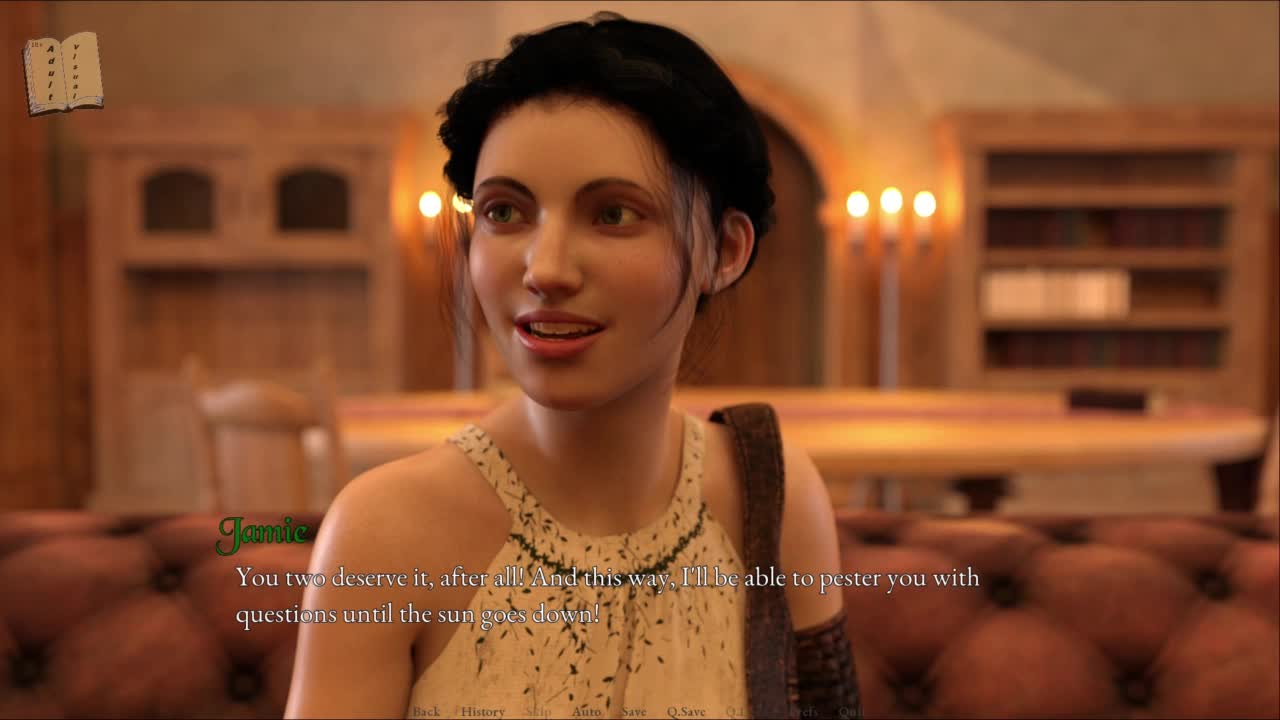Toggle Auto-advance dialogue mode
The image size is (1280, 720).
coord(587,712)
